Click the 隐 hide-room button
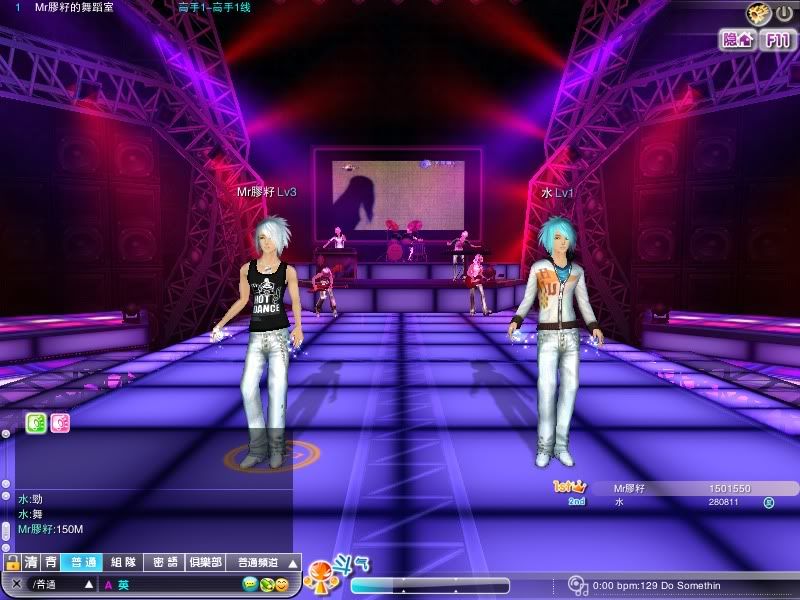 738,40
